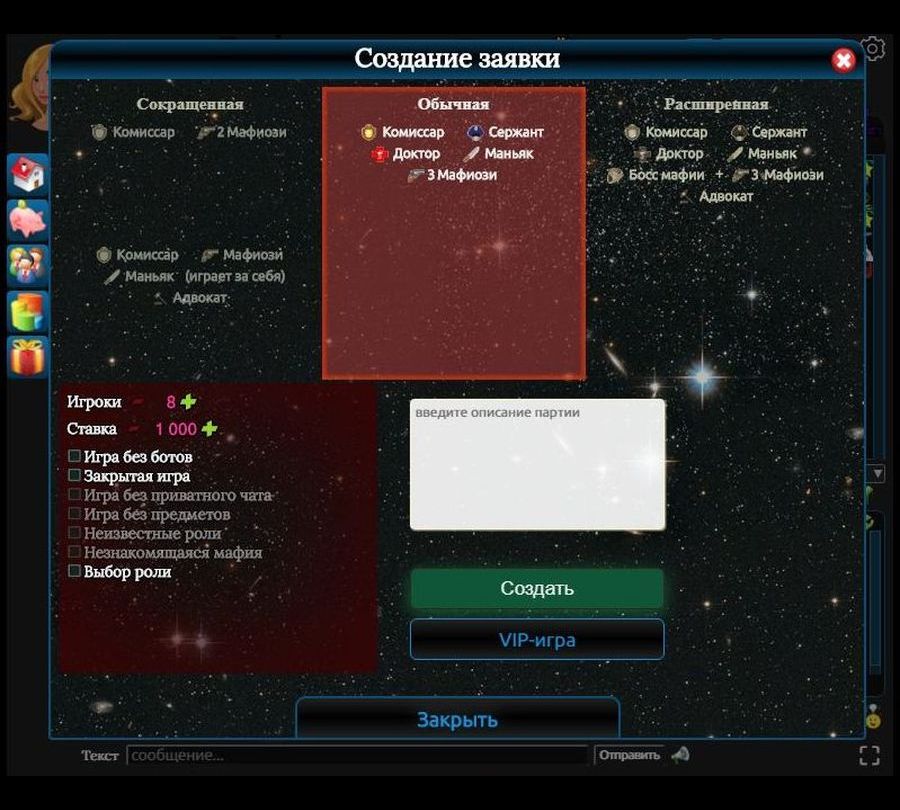The image size is (900, 810).
Task: Click the chat message input field
Action: pyautogui.click(x=357, y=755)
